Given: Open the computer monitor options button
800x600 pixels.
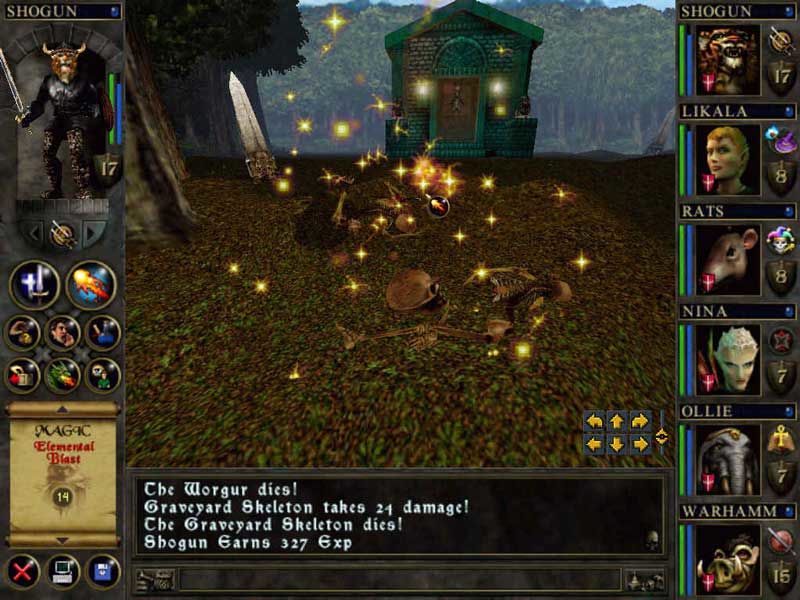Looking at the screenshot, I should point(63,572).
